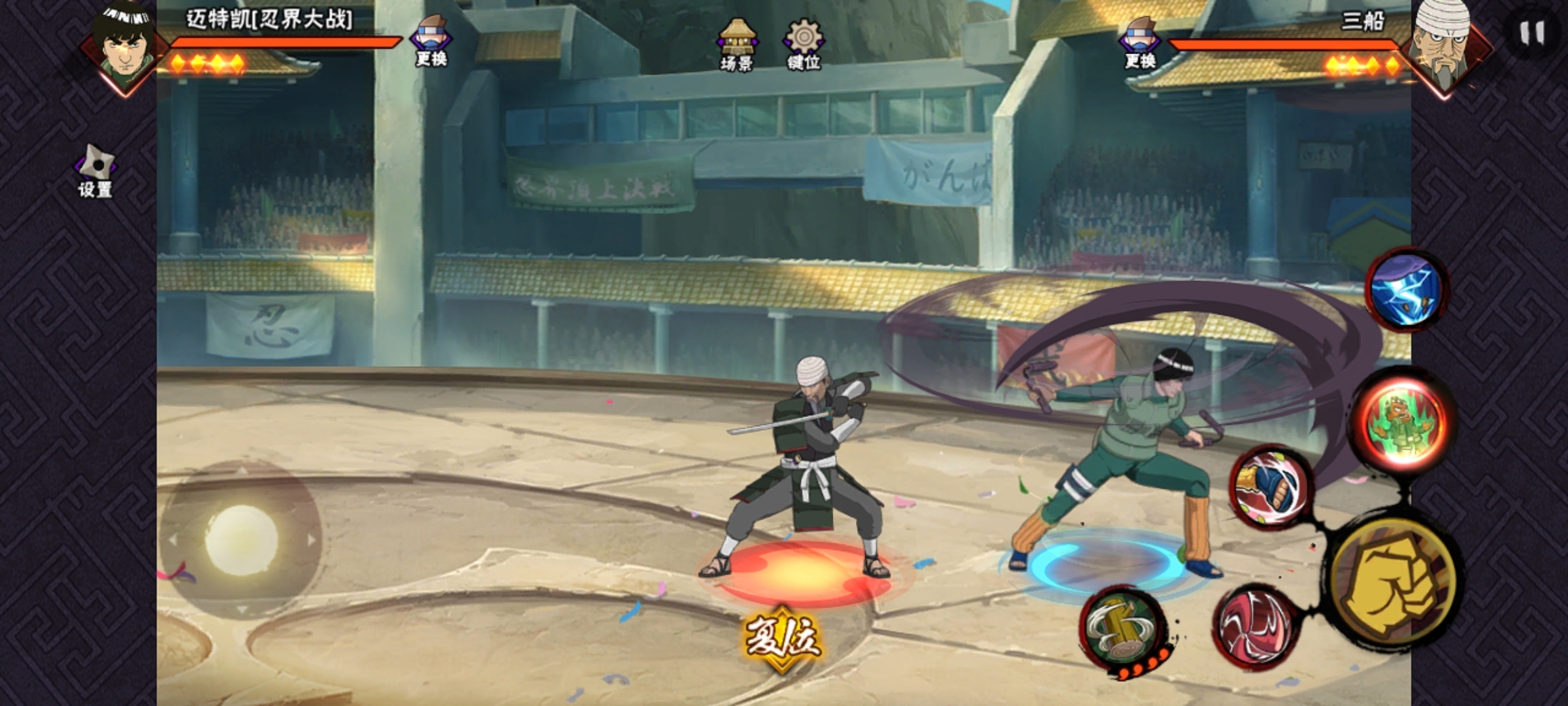This screenshot has height=706, width=1568.
Task: Activate the log substitution jutsu
Action: tap(1120, 630)
